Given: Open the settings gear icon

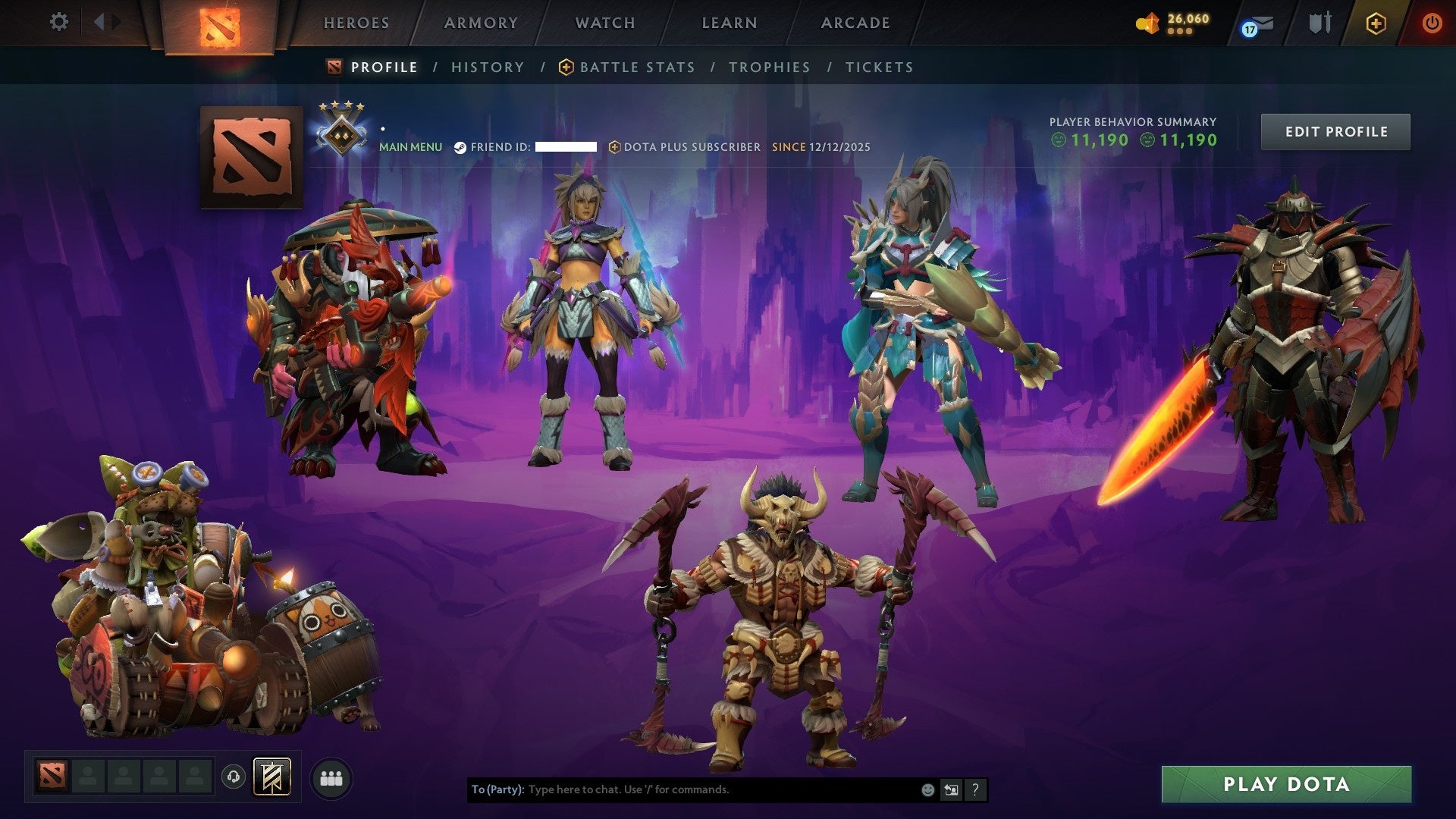Looking at the screenshot, I should click(x=59, y=22).
